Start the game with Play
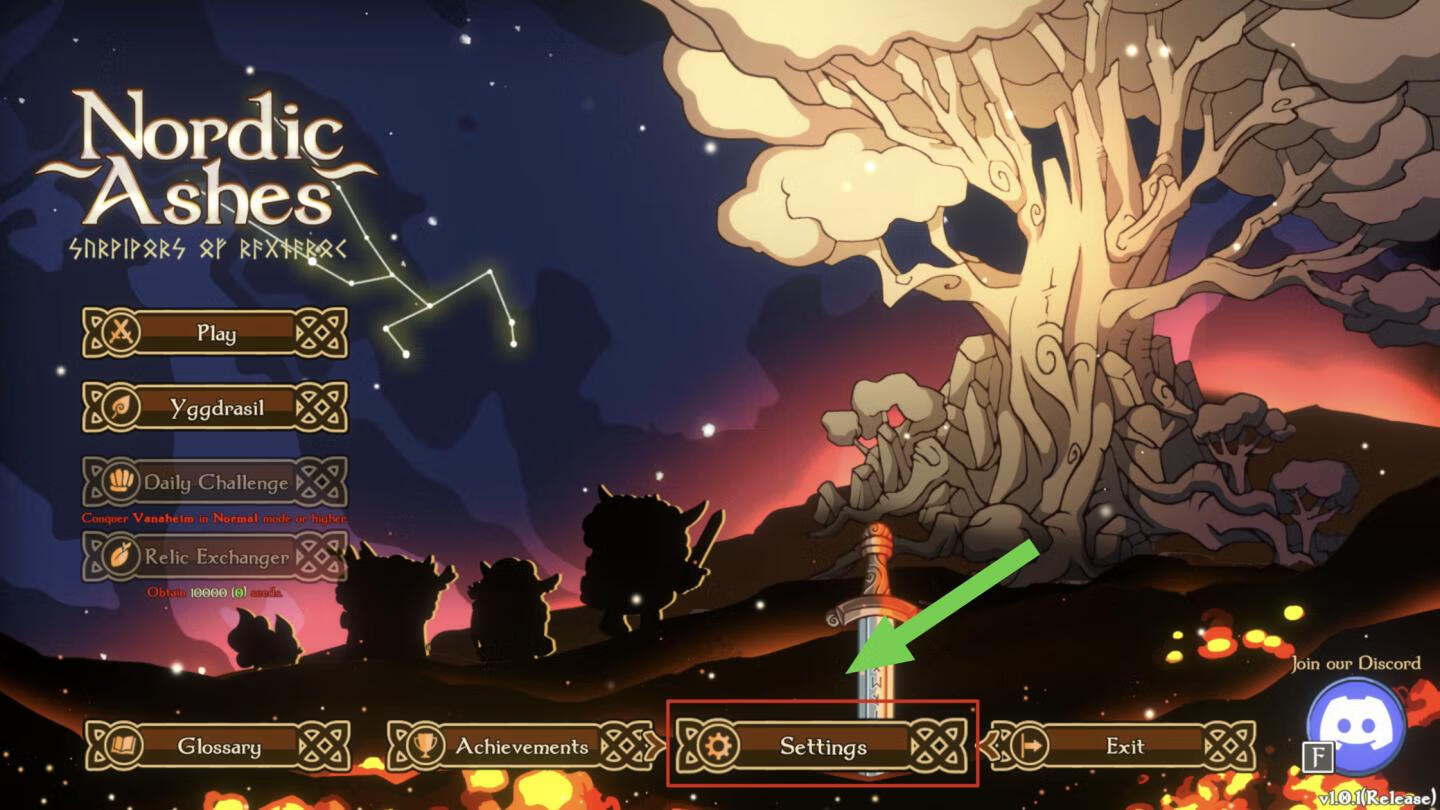The height and width of the screenshot is (810, 1440). point(215,333)
